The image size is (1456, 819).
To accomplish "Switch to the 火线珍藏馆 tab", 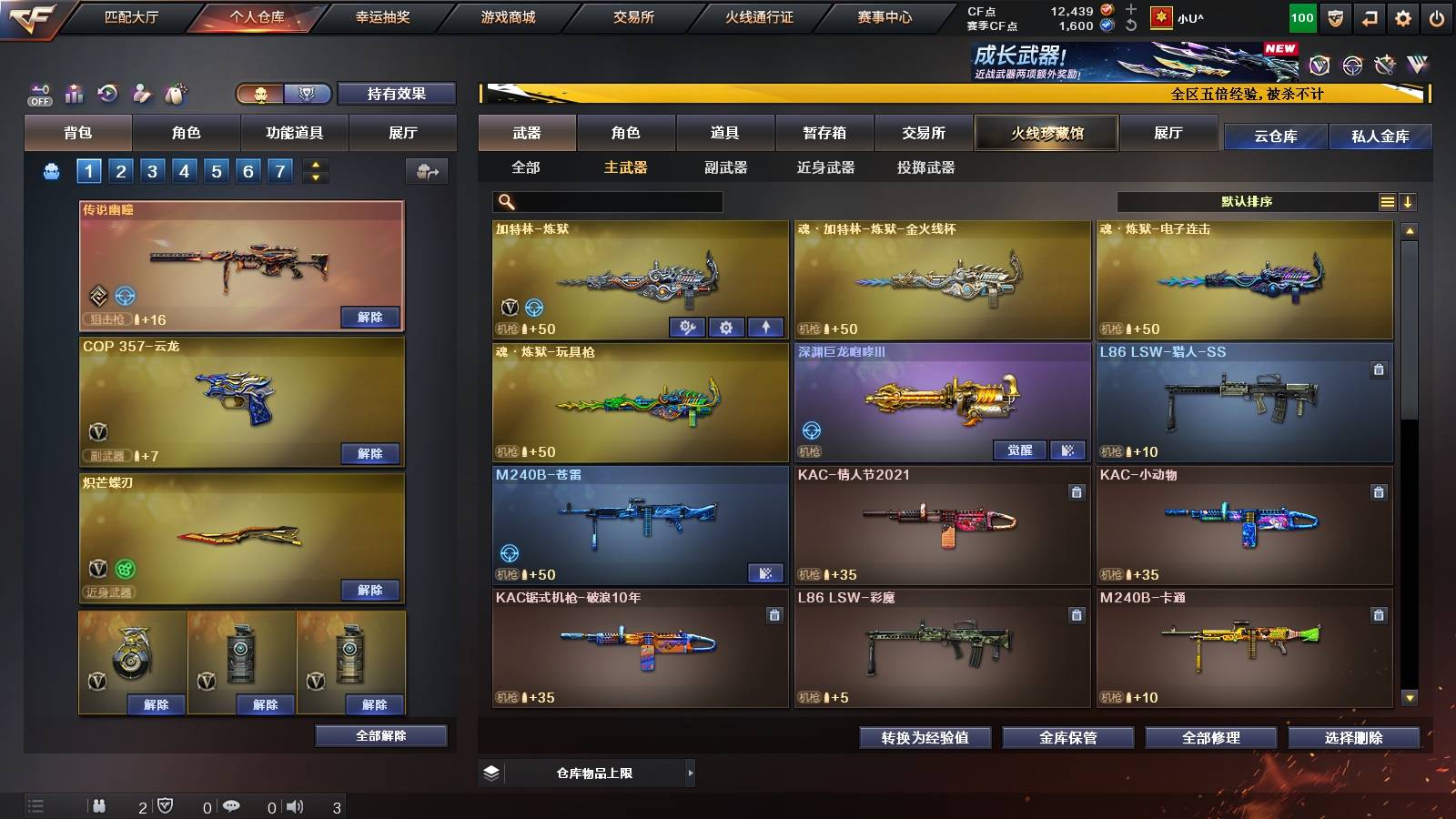I will (x=1045, y=133).
